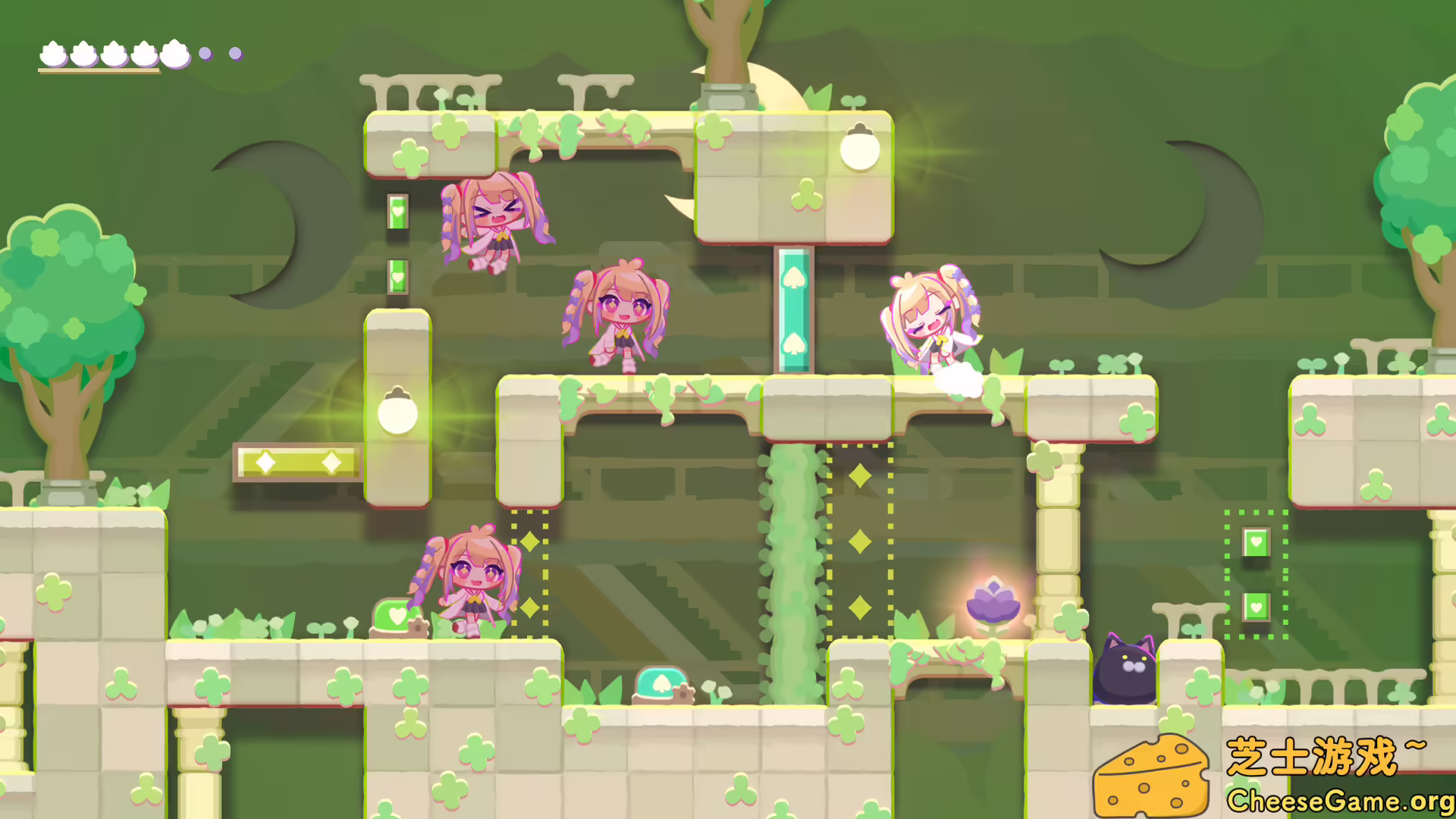Select the fifth raised lotus icon in HUD

(174, 53)
